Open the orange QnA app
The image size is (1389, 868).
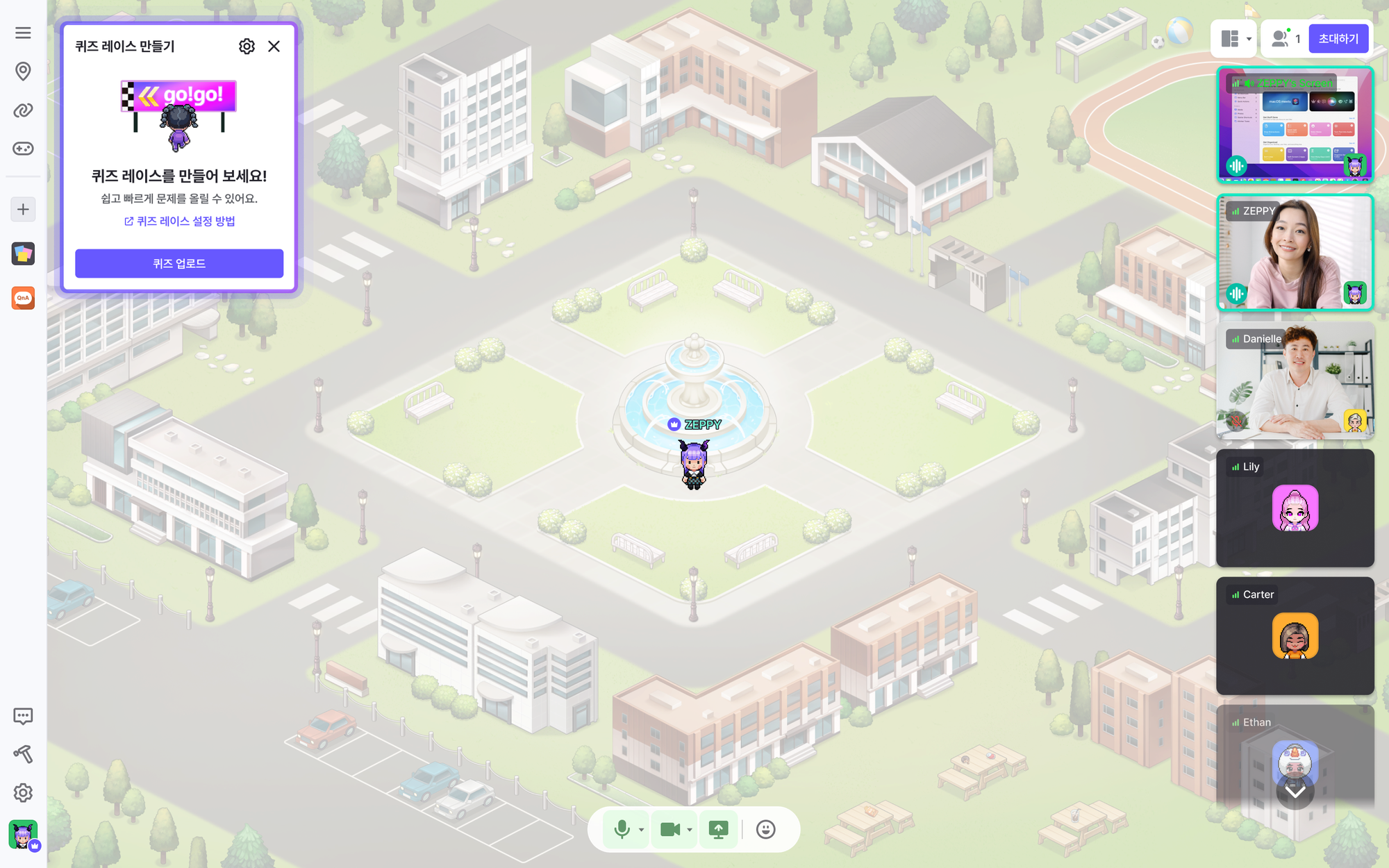click(23, 298)
